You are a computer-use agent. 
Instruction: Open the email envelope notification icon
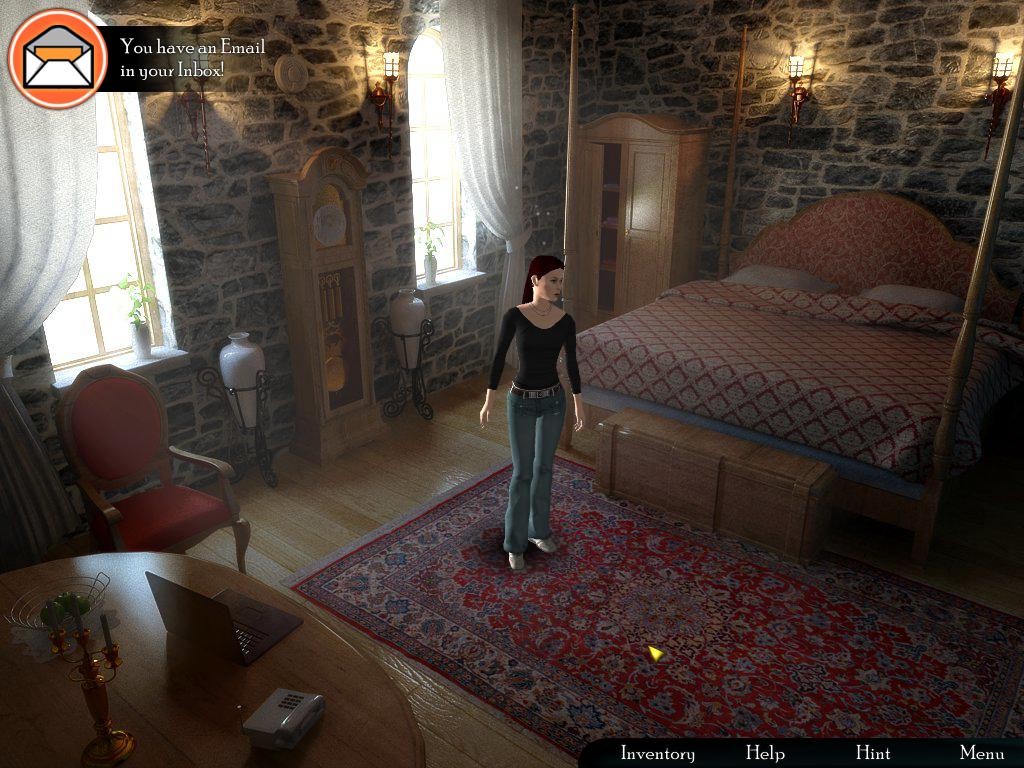point(58,58)
